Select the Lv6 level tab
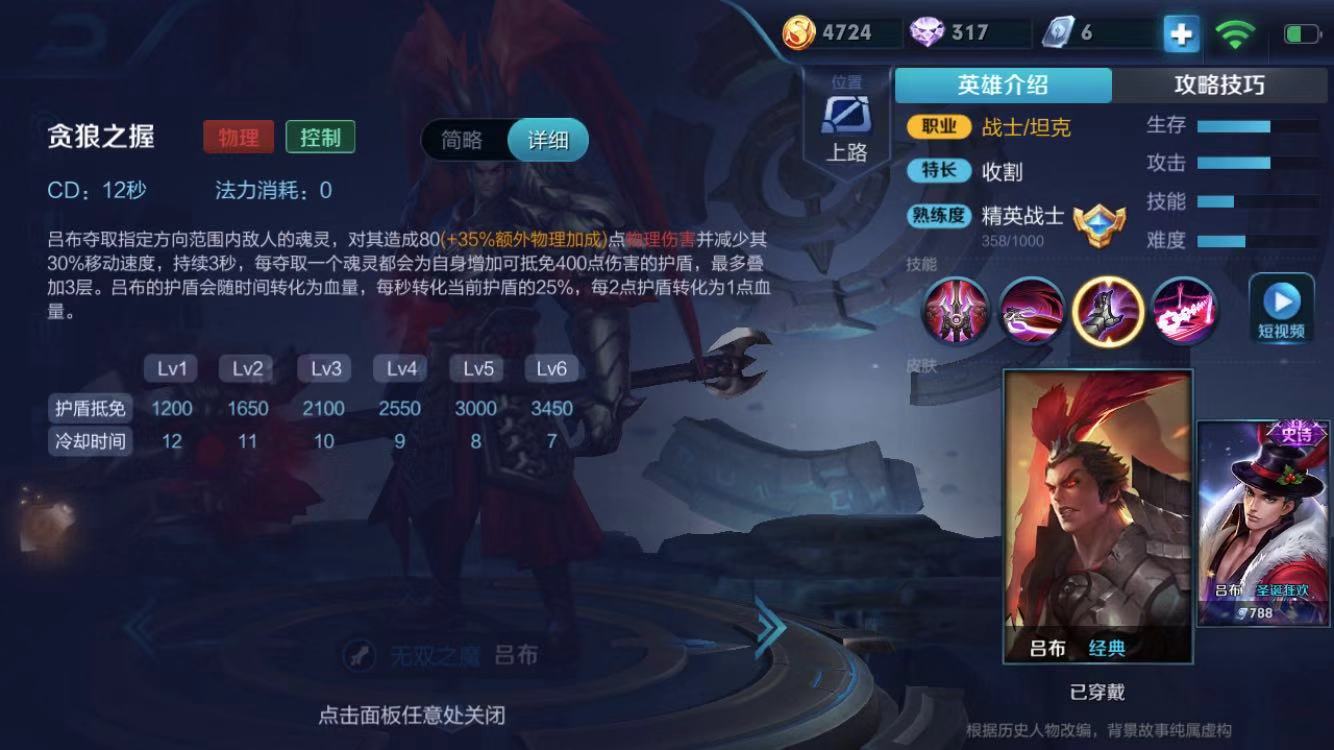 pyautogui.click(x=551, y=368)
